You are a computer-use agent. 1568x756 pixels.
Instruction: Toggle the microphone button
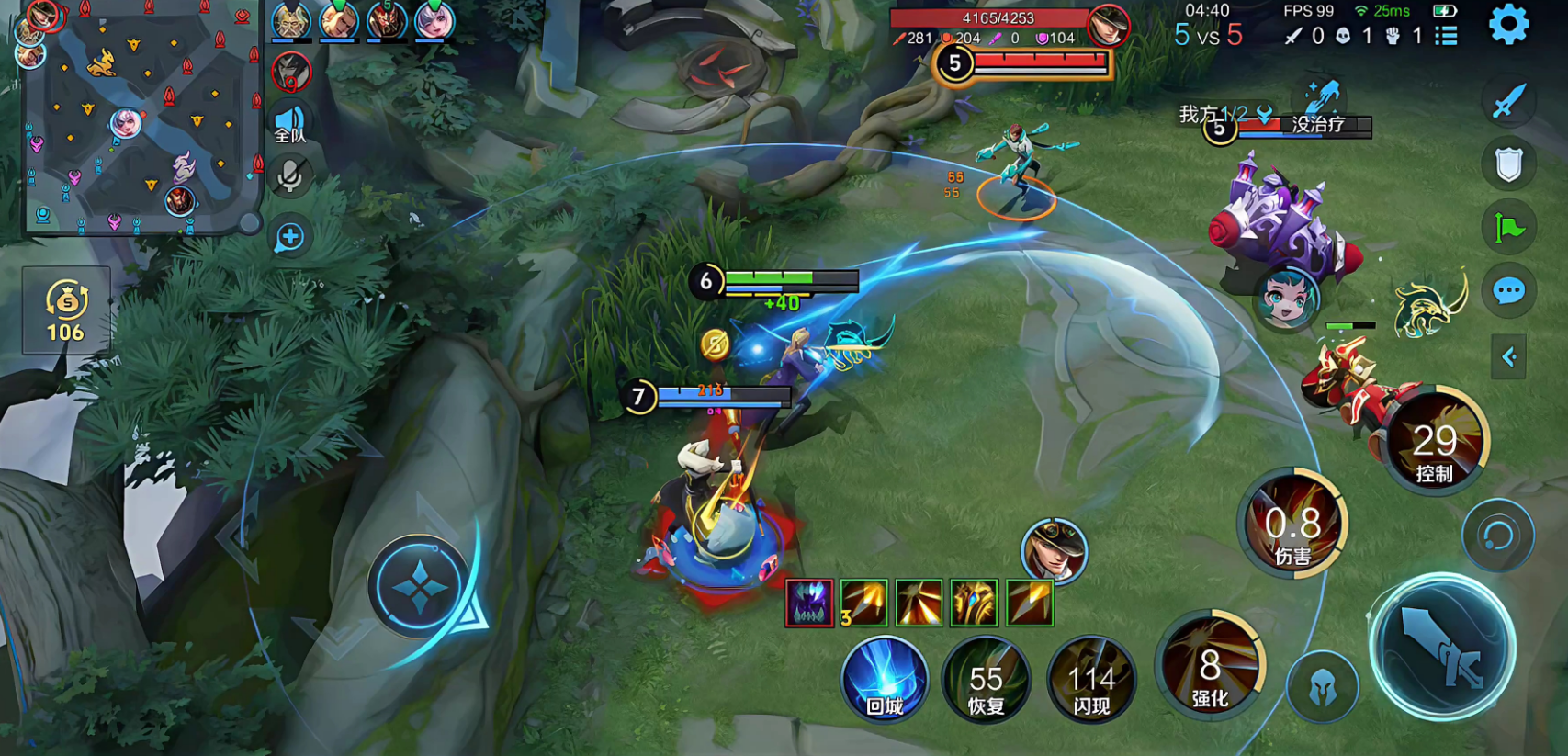290,176
